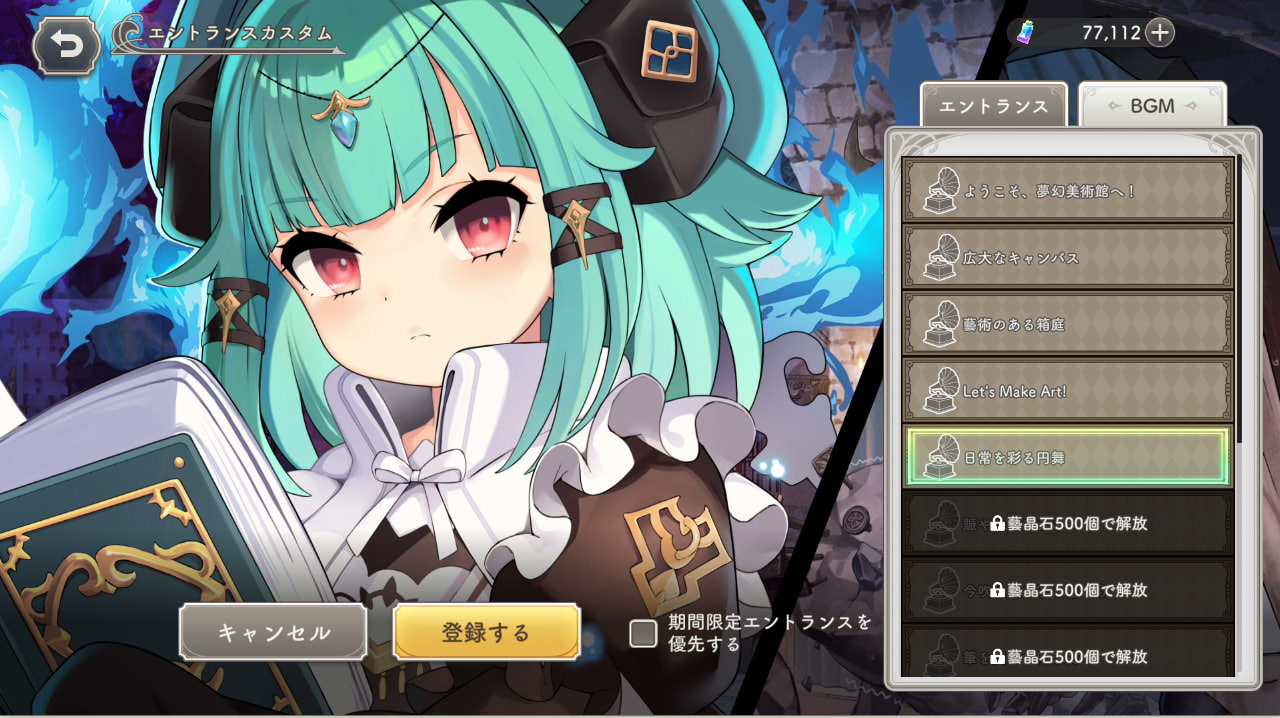Toggle the 期間限定エントランスを優先する checkbox

click(x=643, y=633)
